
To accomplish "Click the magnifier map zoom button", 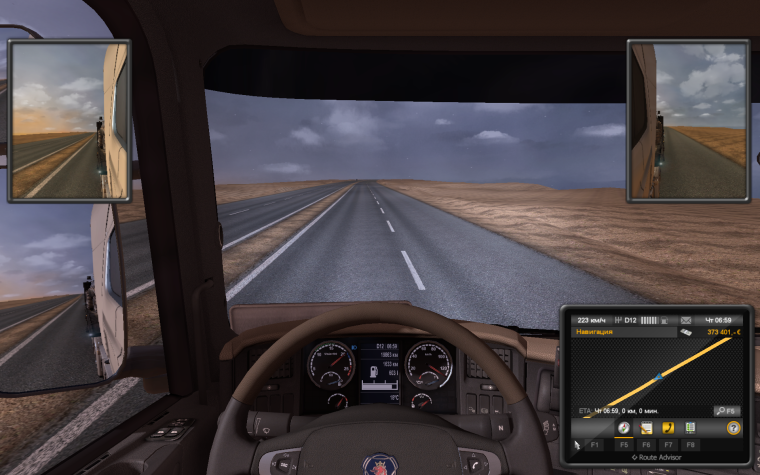I will pyautogui.click(x=726, y=411).
